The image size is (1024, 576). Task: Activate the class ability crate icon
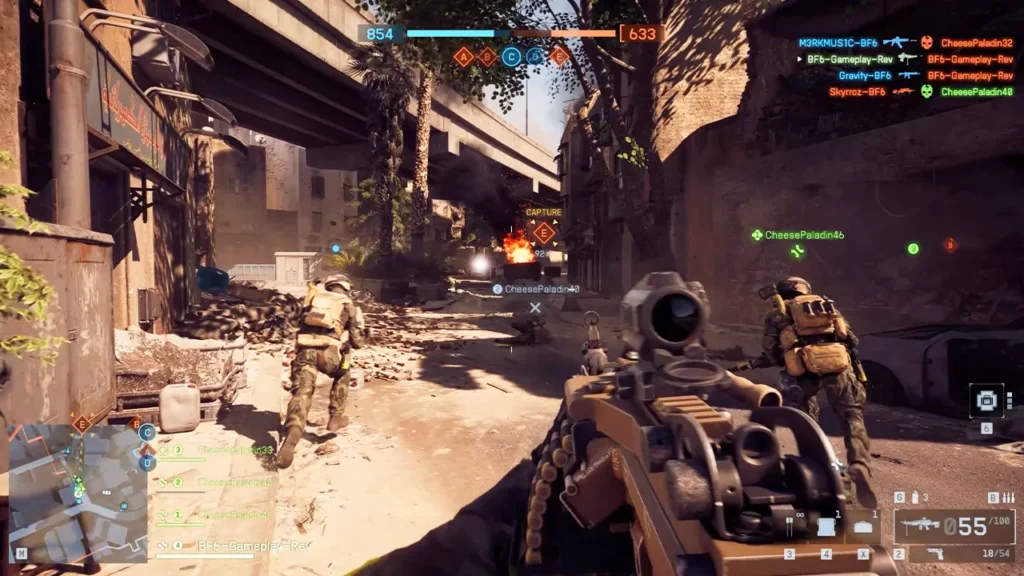(986, 401)
